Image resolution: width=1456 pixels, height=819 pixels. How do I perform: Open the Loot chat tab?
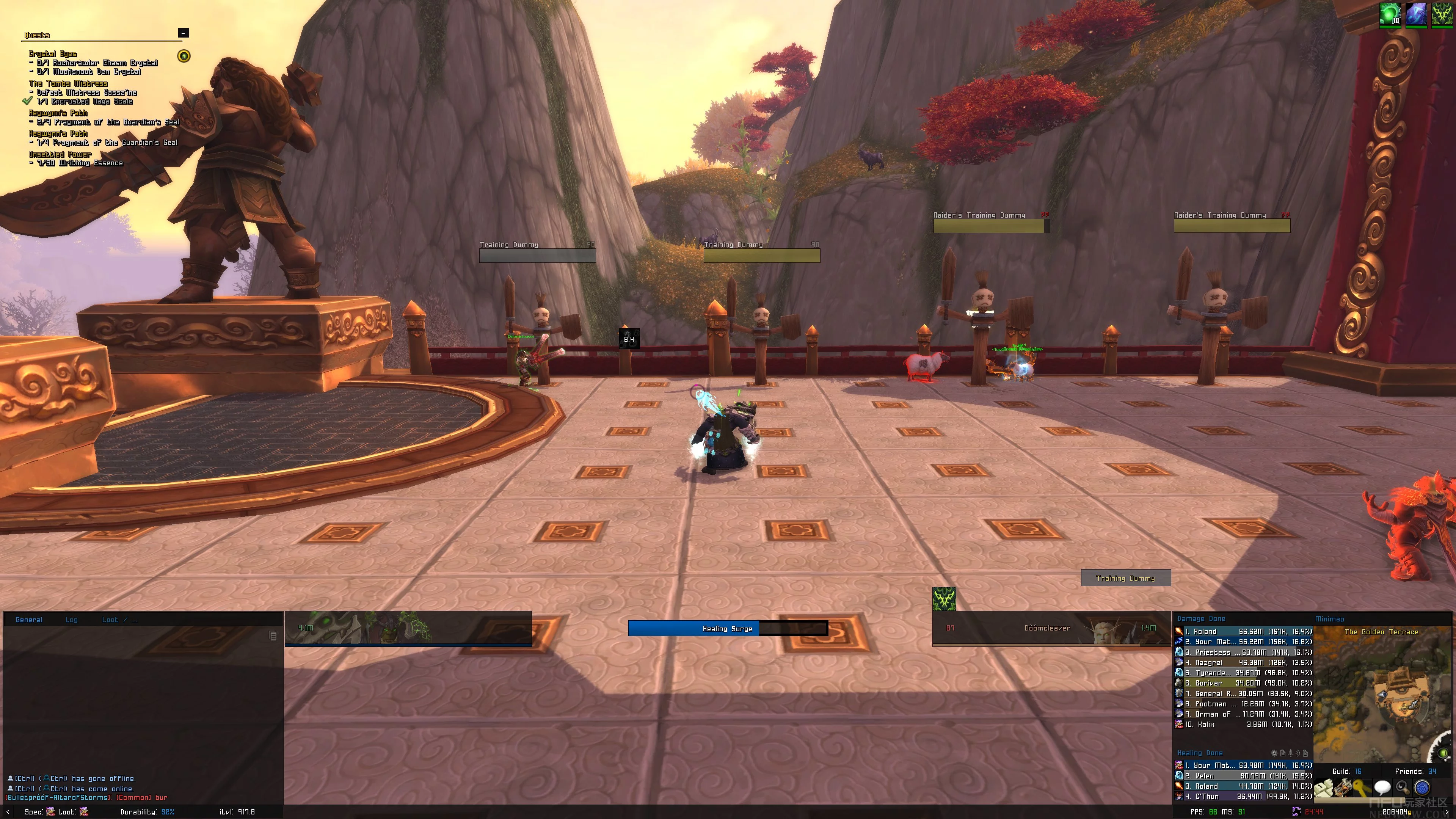point(110,620)
